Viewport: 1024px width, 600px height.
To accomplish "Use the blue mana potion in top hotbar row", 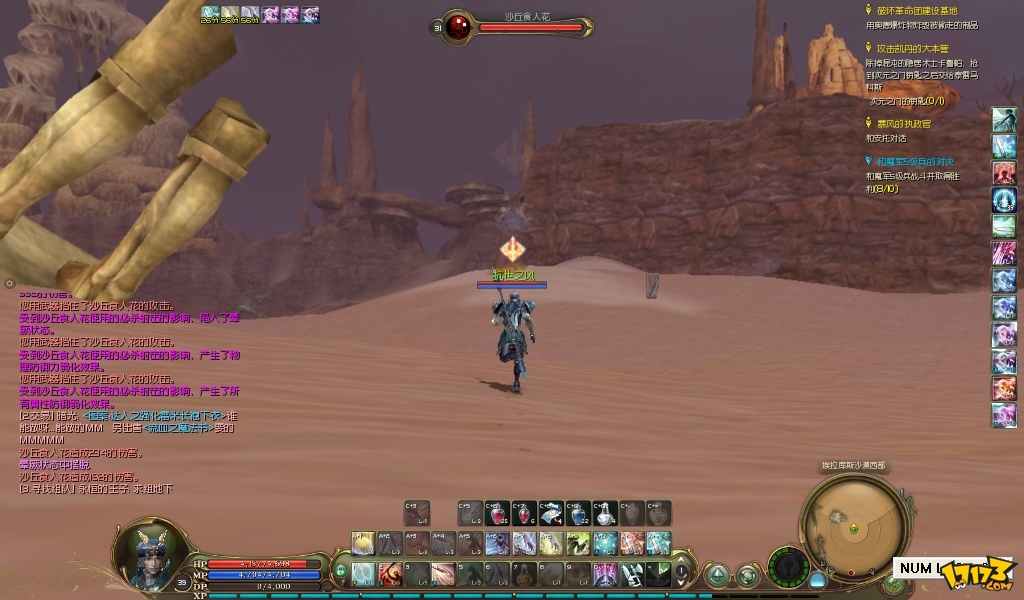I will 577,513.
